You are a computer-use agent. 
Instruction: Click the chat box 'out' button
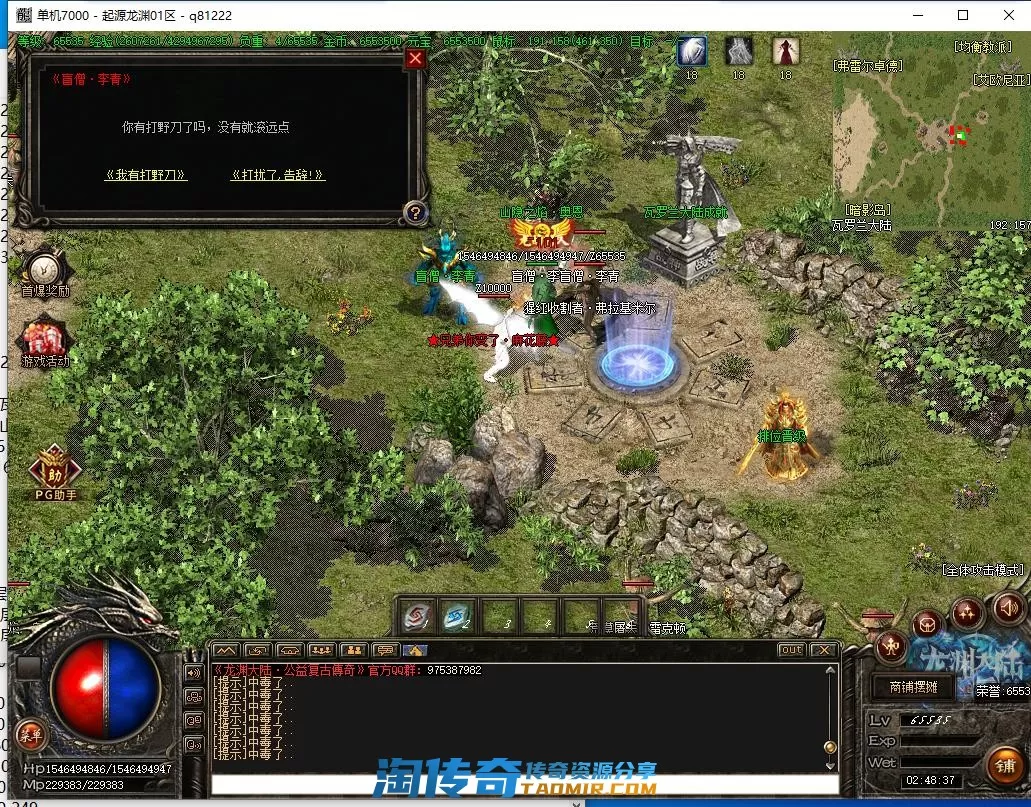click(x=791, y=650)
